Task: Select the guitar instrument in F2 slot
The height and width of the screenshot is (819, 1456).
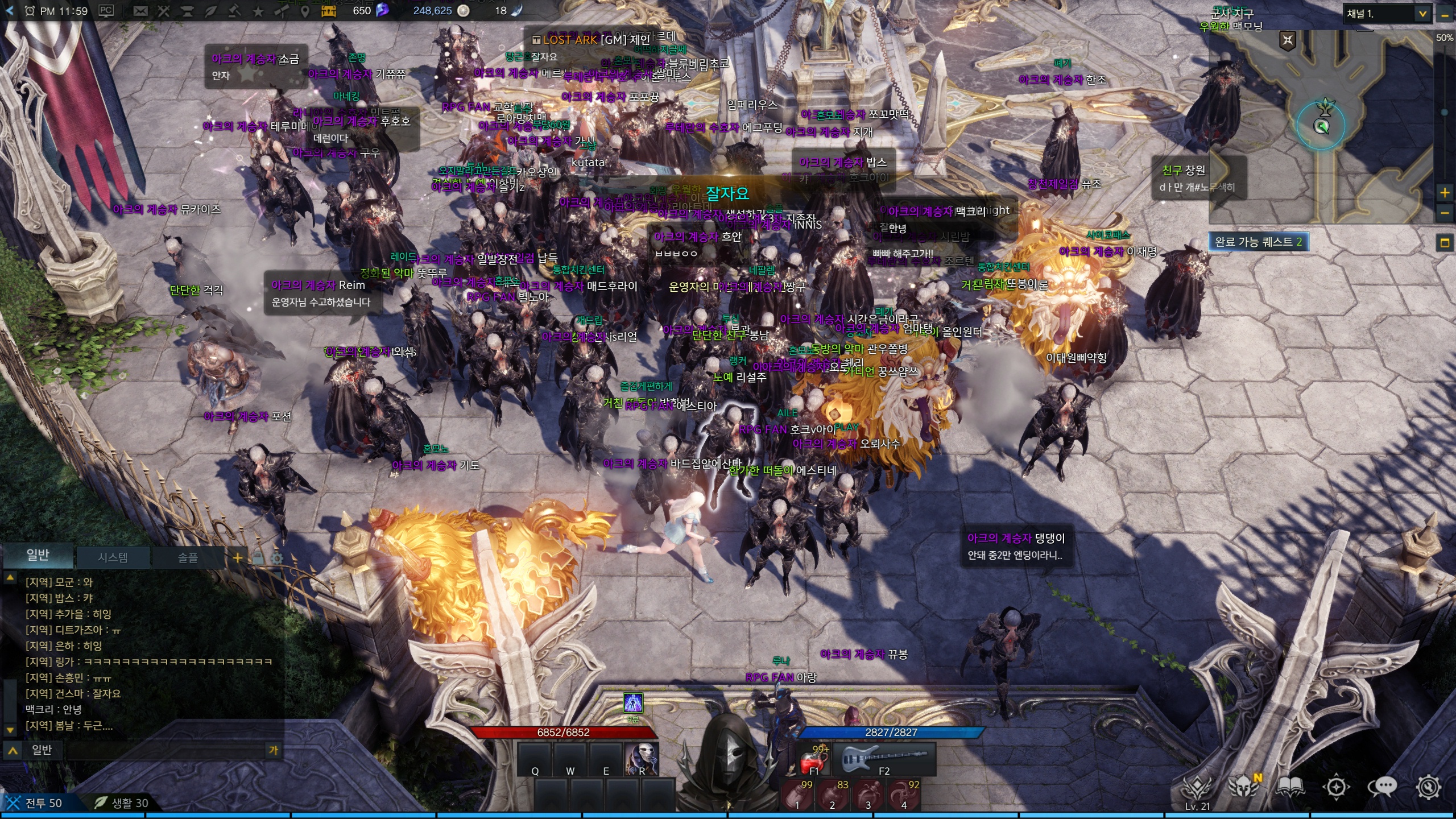Action: [883, 759]
